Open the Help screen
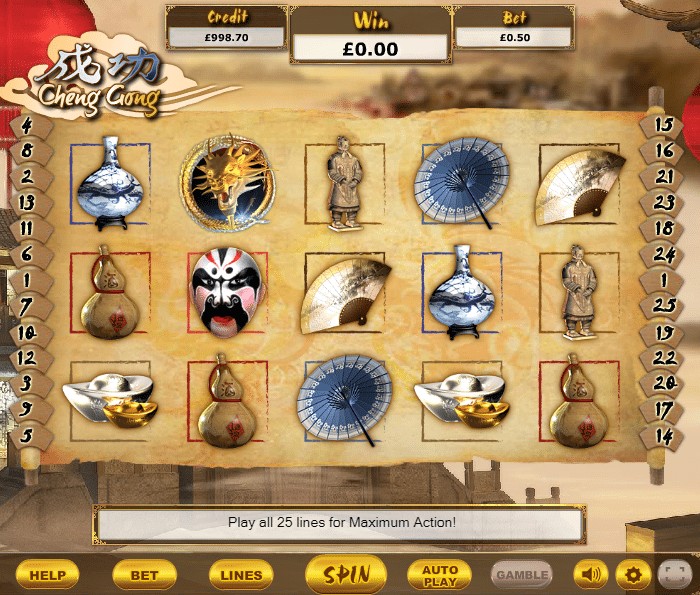700x595 pixels. (47, 575)
